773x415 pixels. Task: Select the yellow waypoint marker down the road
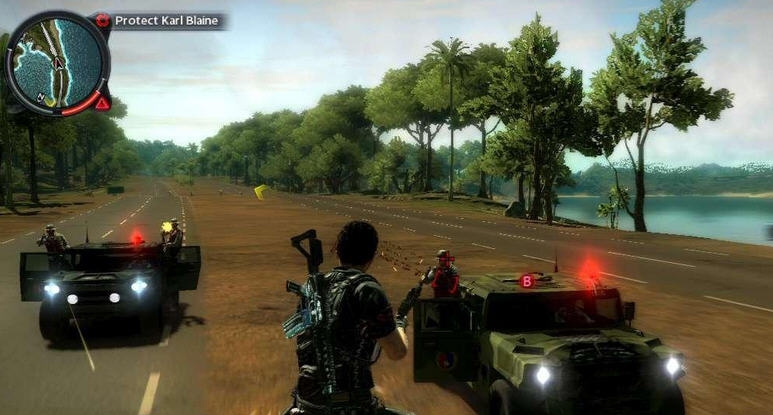click(261, 190)
